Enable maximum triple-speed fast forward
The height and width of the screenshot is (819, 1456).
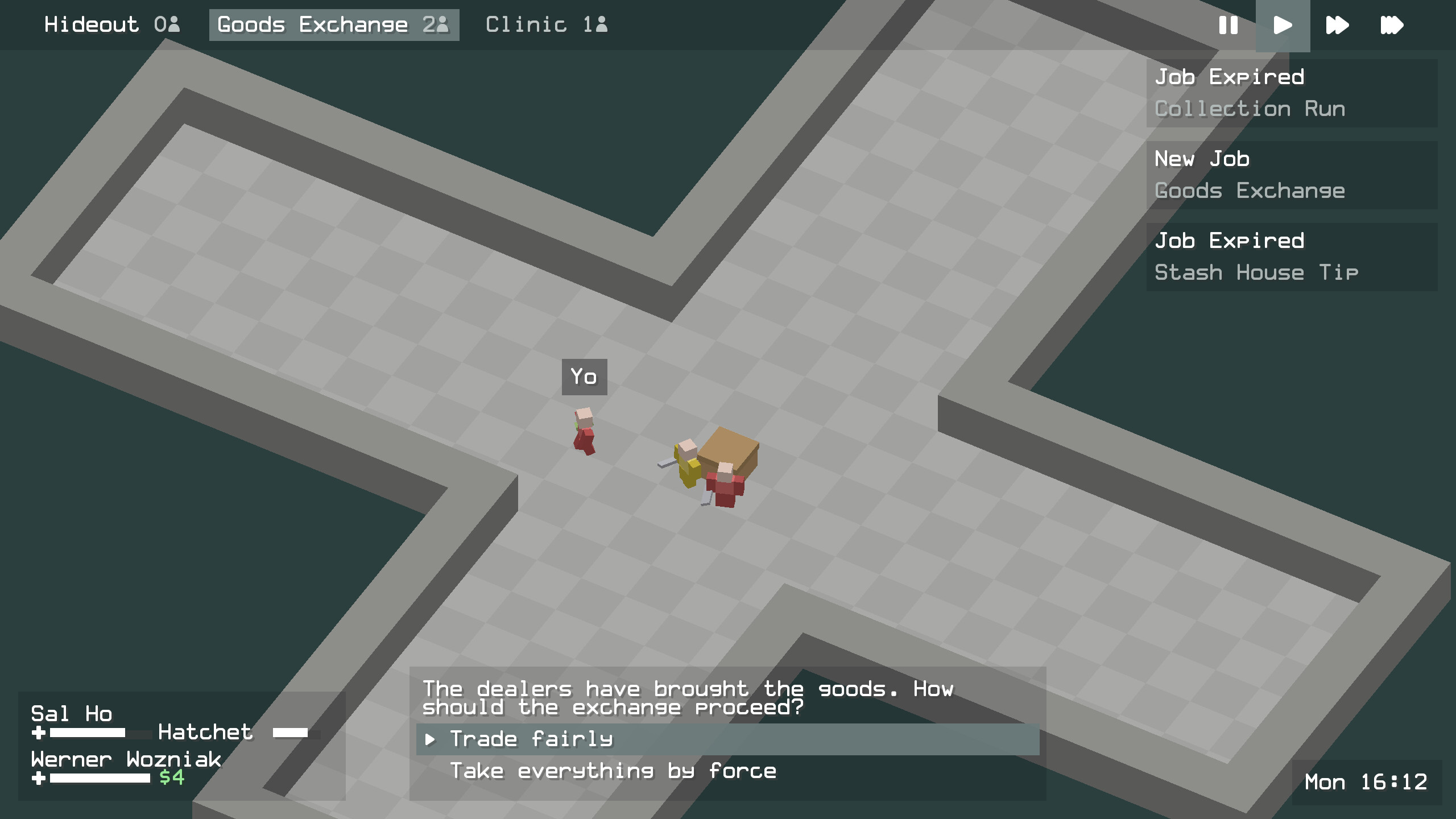pyautogui.click(x=1392, y=25)
